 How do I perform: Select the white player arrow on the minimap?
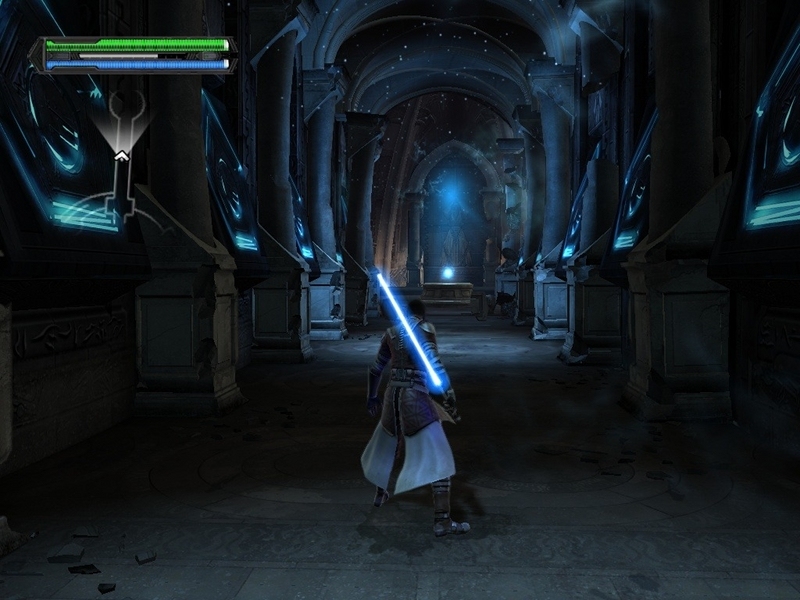(121, 155)
